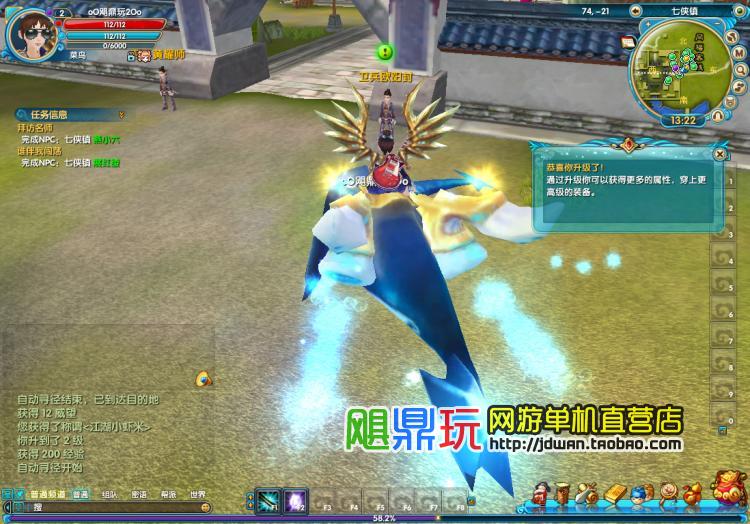Image resolution: width=750 pixels, height=524 pixels.
Task: Switch to the 帮派 guild chat tab
Action: pyautogui.click(x=168, y=495)
